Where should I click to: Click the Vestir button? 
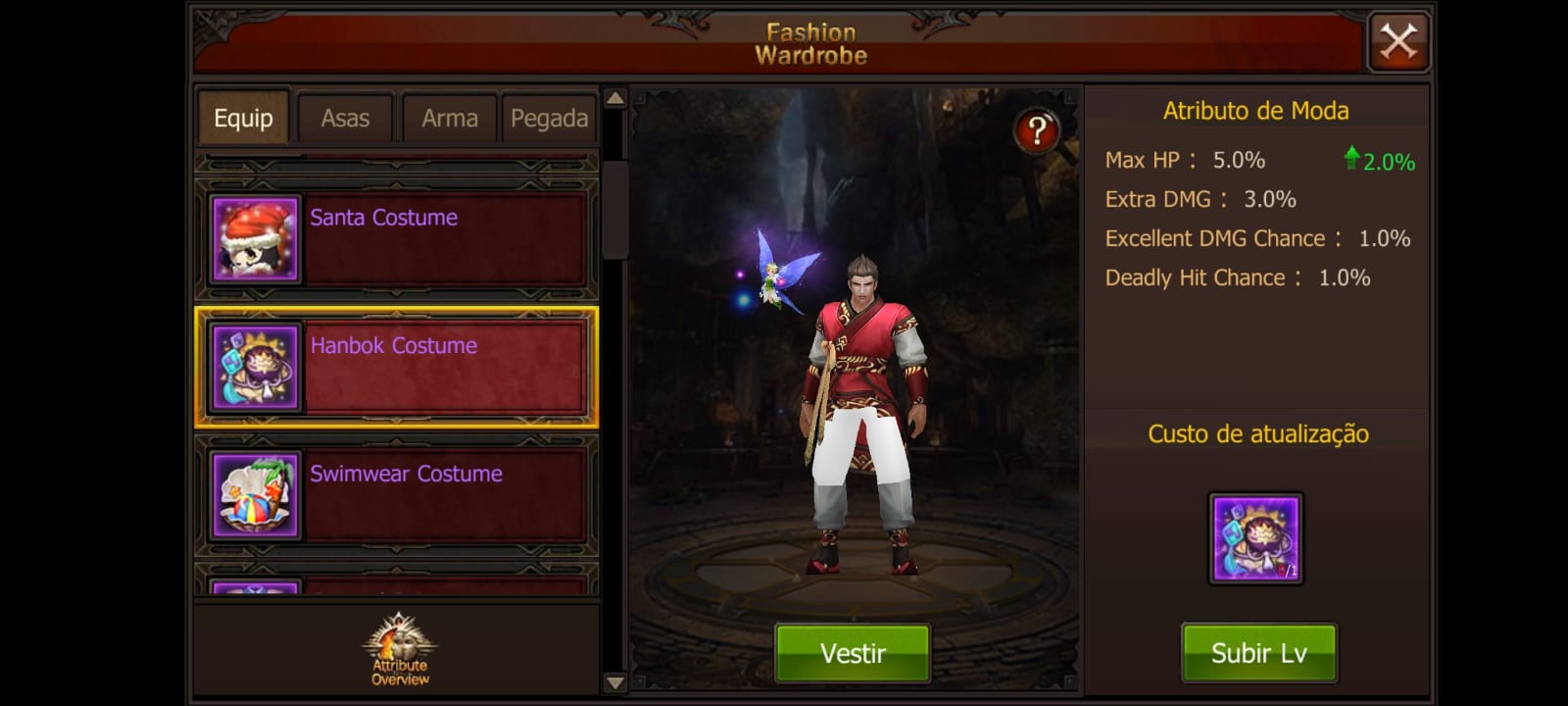pyautogui.click(x=853, y=653)
